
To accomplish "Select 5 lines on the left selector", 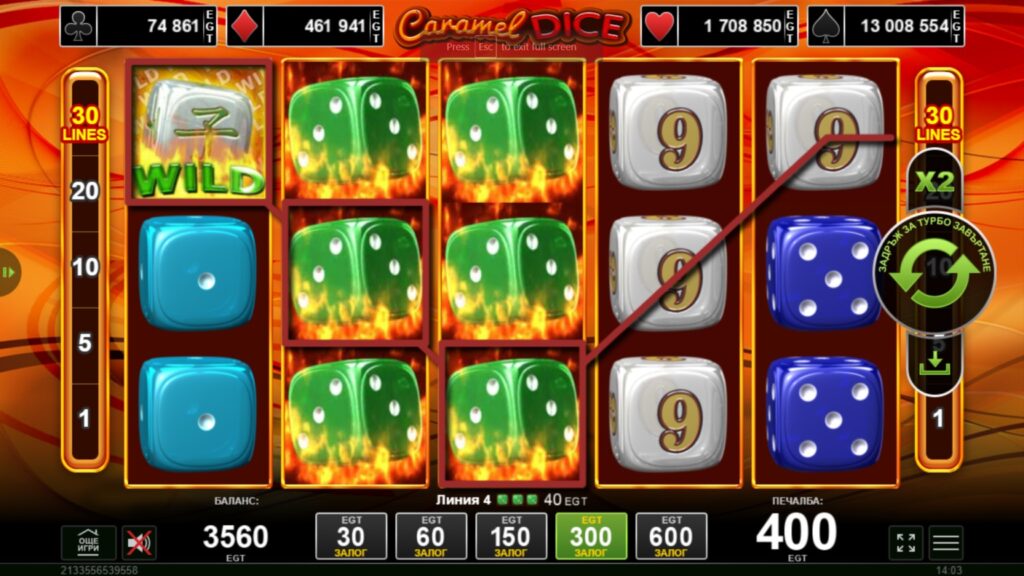I will [x=85, y=343].
